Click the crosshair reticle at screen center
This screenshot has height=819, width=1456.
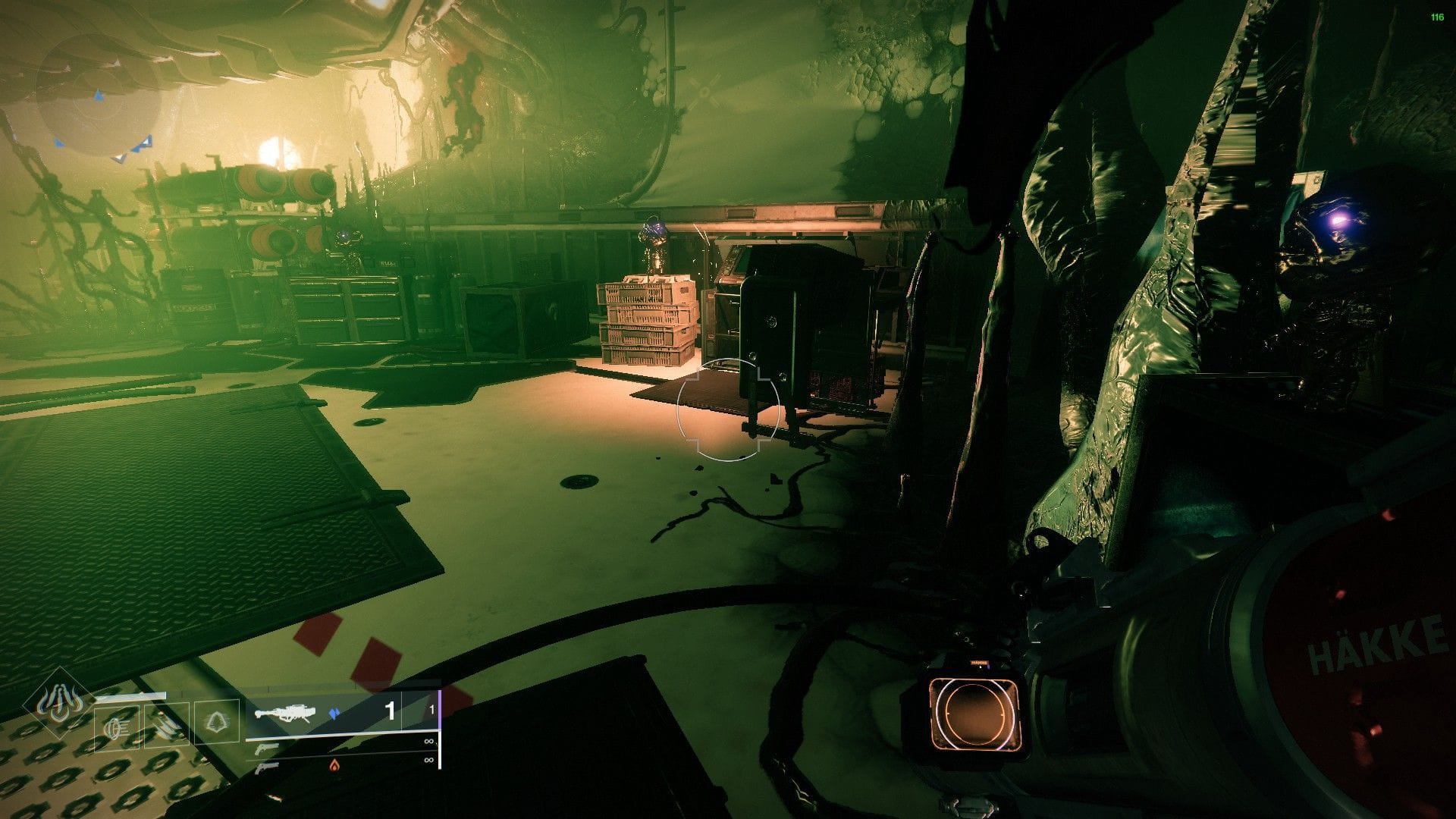728,409
